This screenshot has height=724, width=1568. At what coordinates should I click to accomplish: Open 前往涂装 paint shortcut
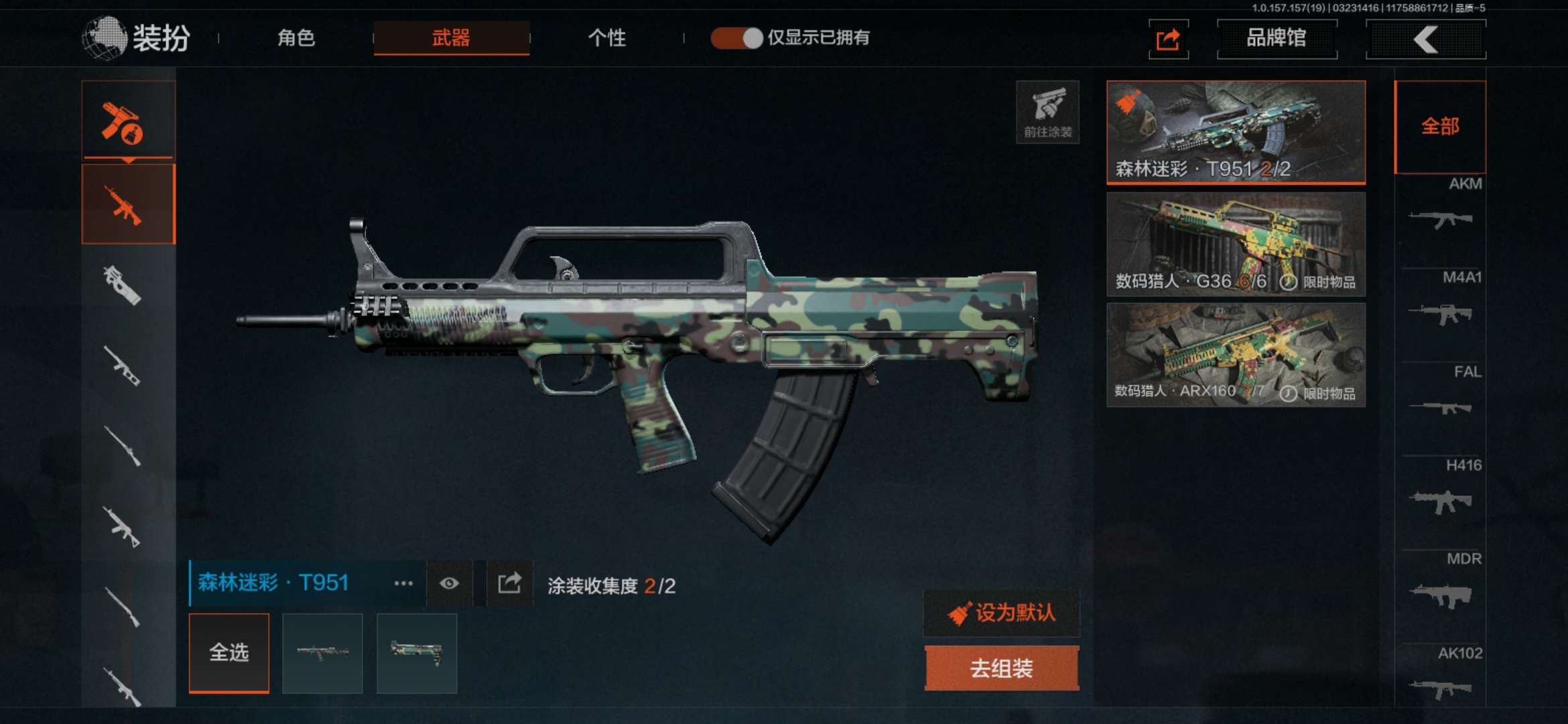coord(1047,112)
